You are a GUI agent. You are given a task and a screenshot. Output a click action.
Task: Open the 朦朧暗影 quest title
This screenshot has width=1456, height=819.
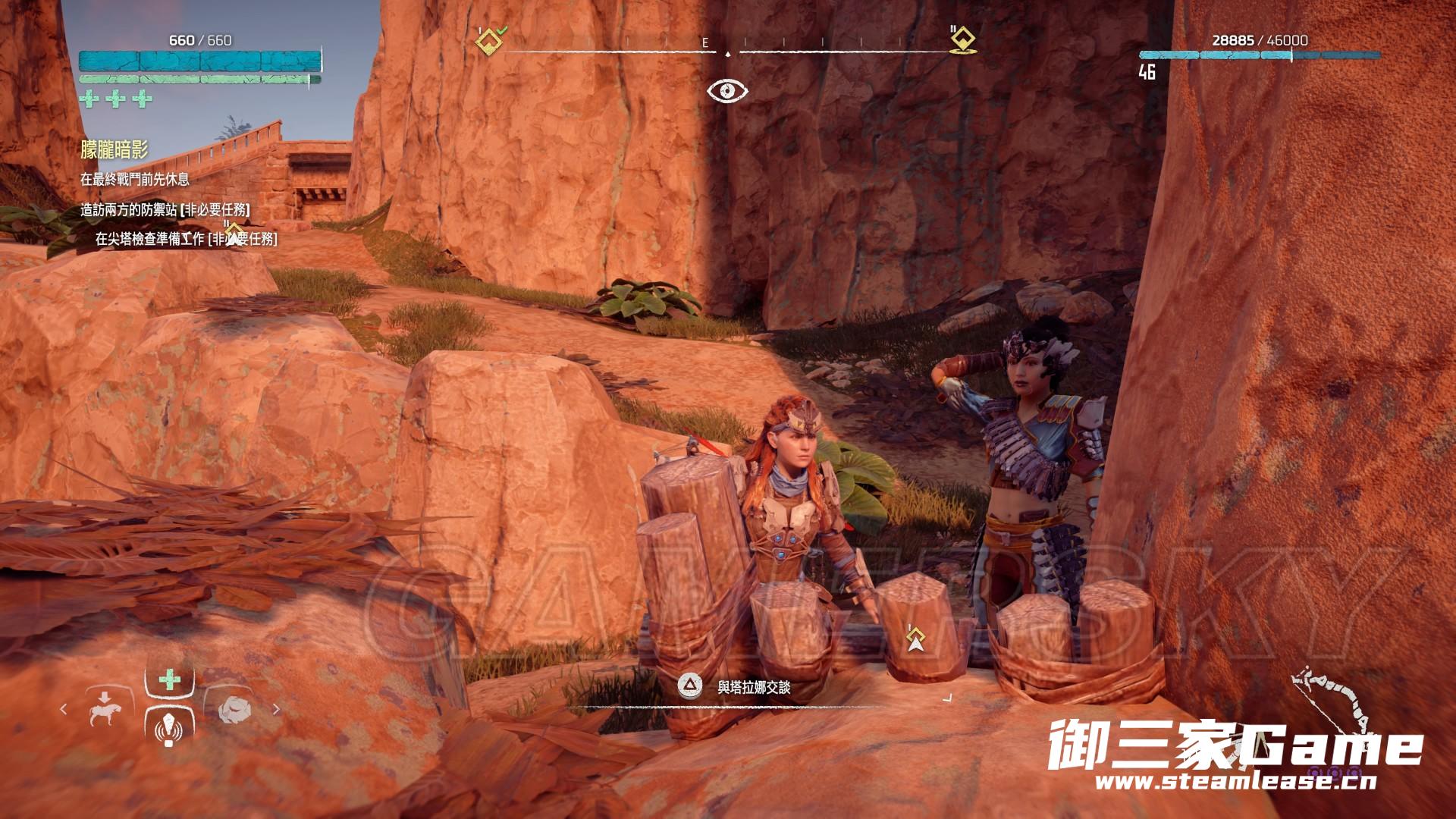point(114,149)
